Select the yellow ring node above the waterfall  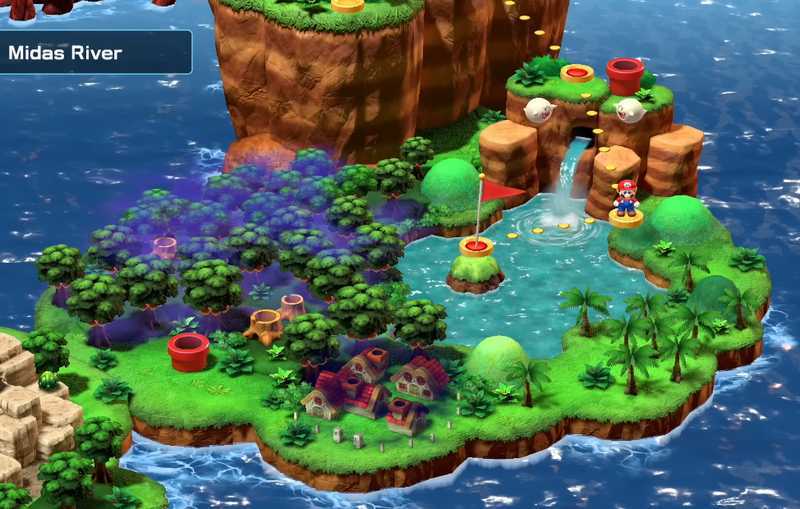[577, 73]
